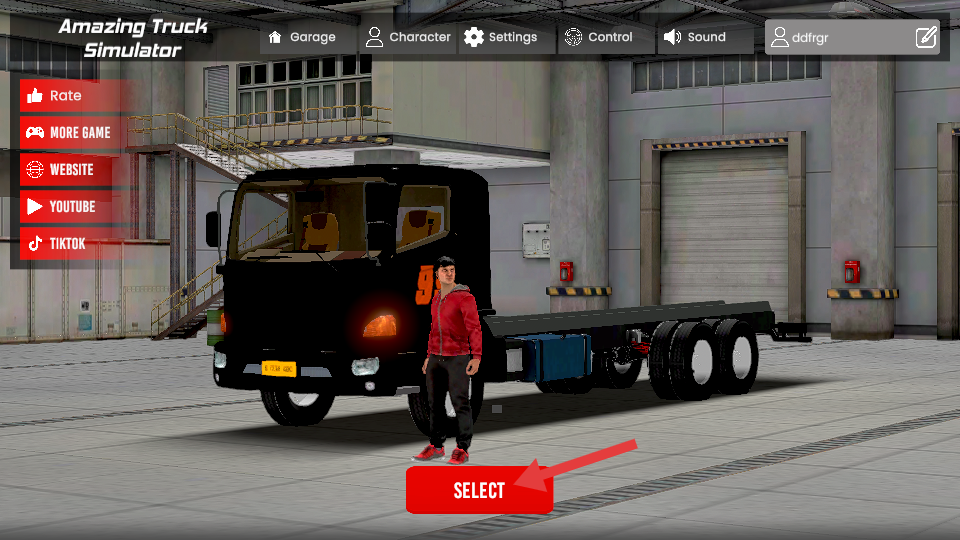Viewport: 960px width, 540px height.
Task: Edit the player name ddfrgr
Action: pos(926,38)
